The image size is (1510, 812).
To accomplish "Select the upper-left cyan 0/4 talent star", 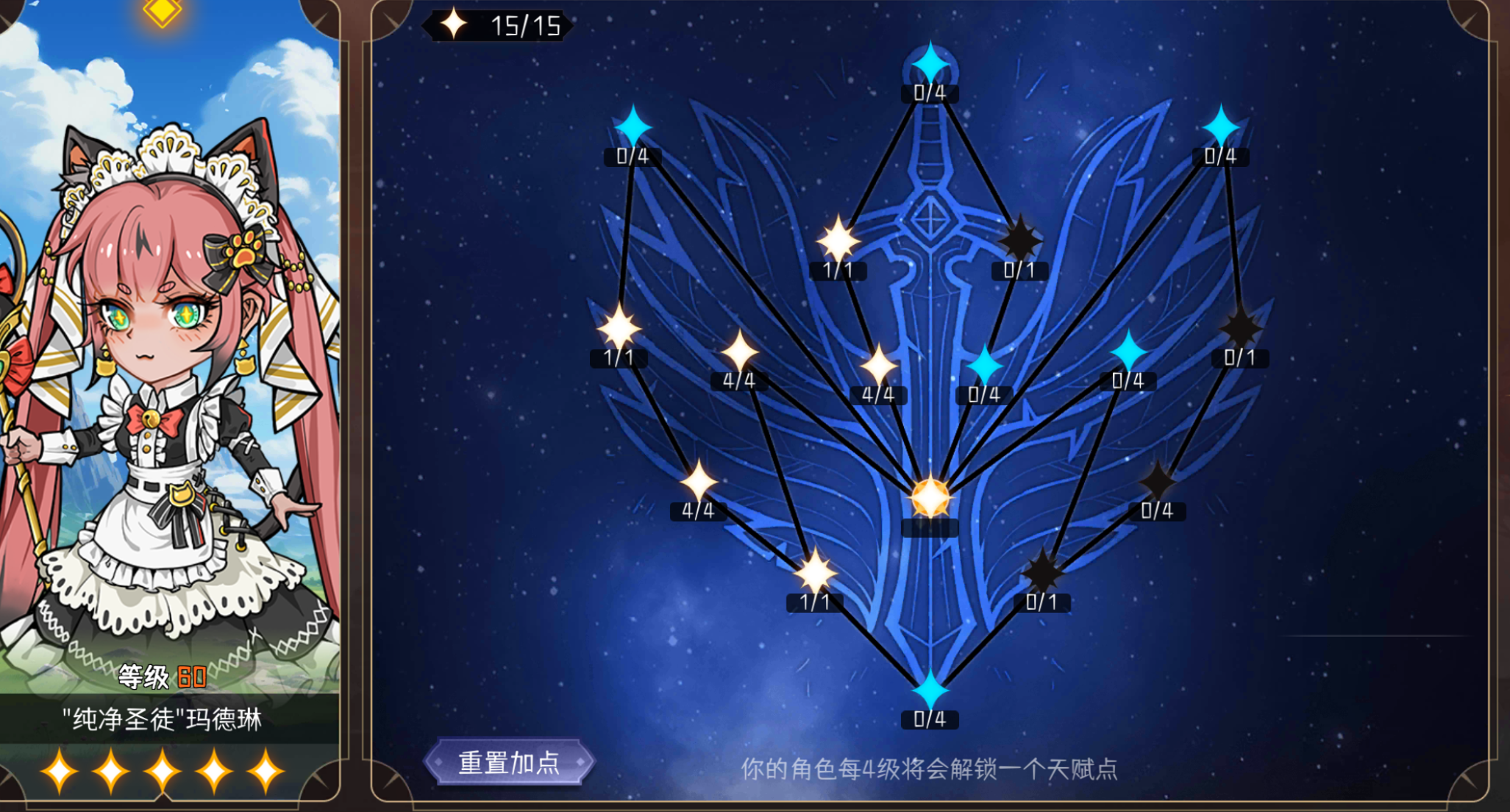I will pos(633,125).
